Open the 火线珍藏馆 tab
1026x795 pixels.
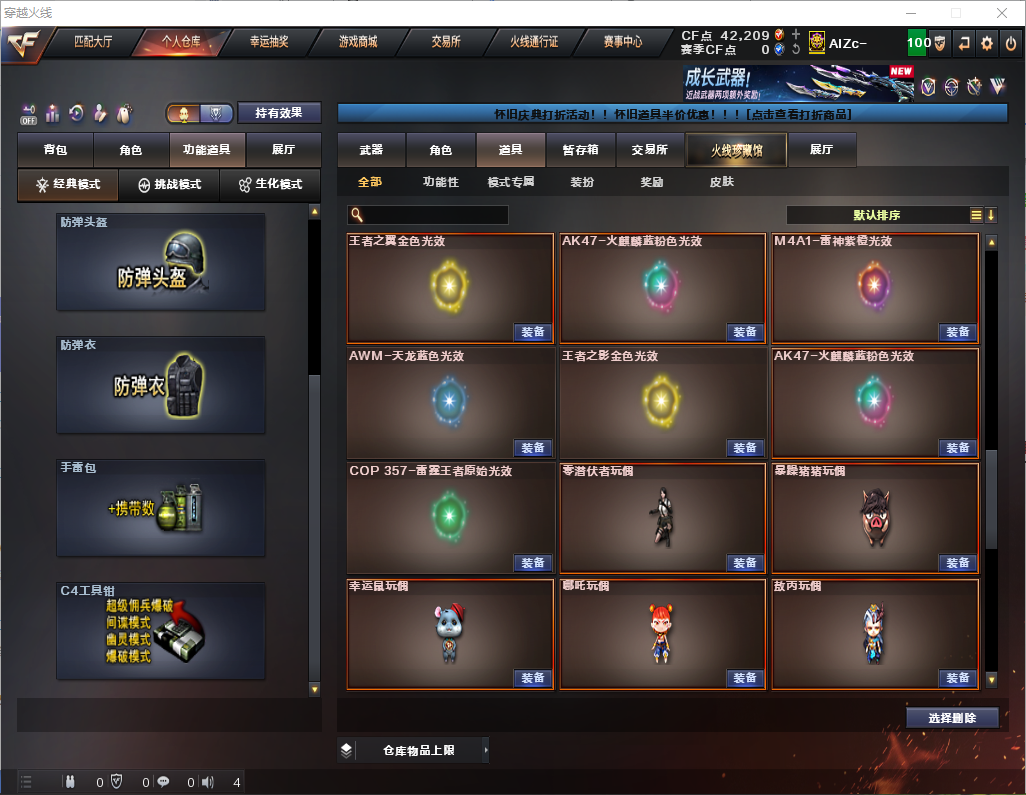[736, 150]
